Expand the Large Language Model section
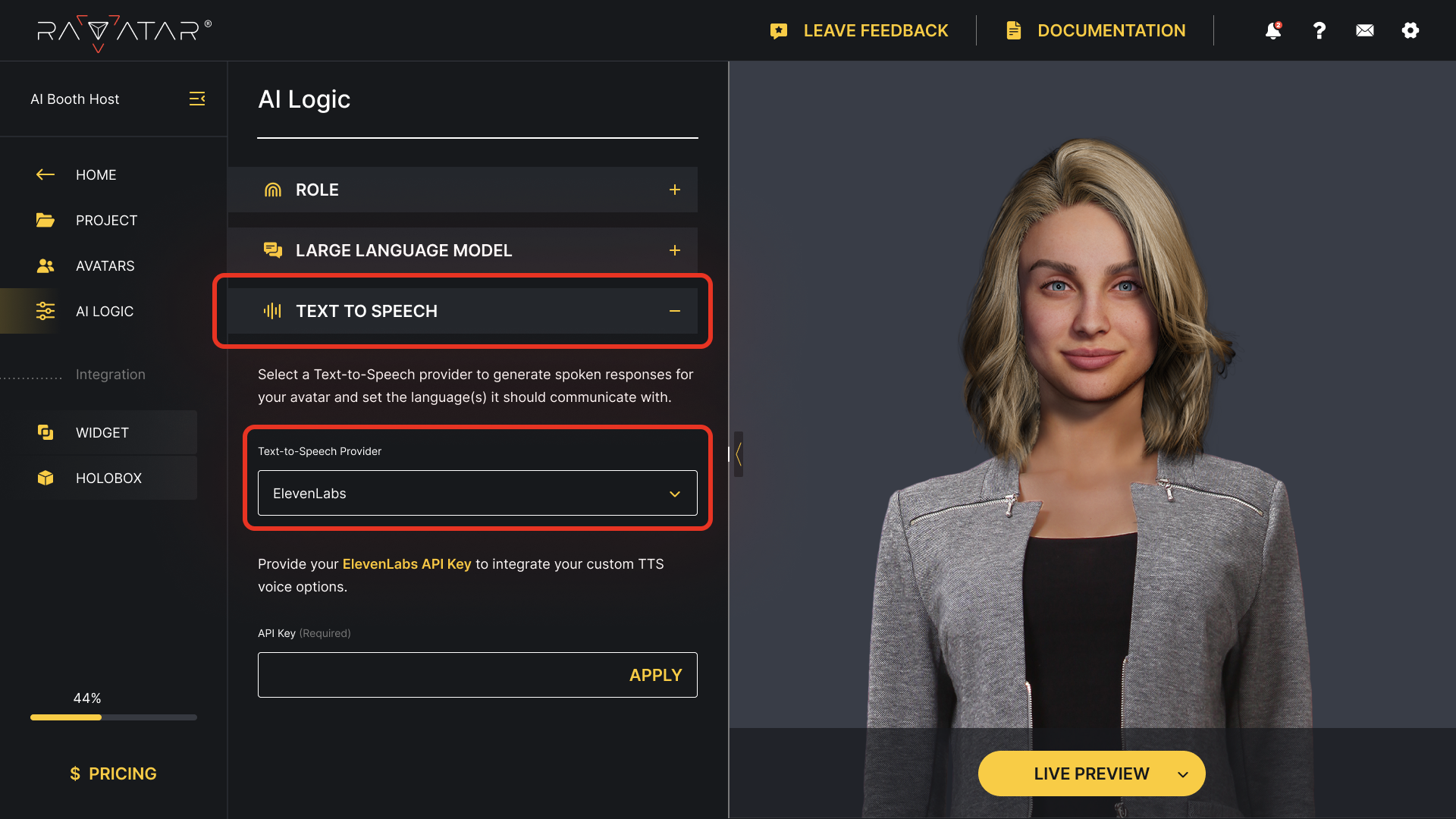Screen dimensions: 1456x819 tap(675, 249)
